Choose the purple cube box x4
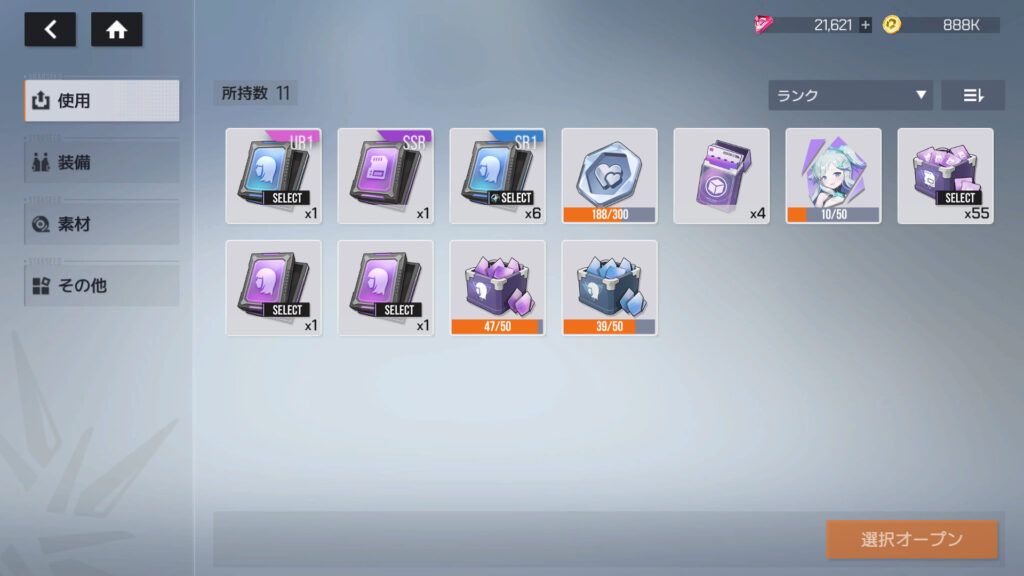 click(x=722, y=175)
